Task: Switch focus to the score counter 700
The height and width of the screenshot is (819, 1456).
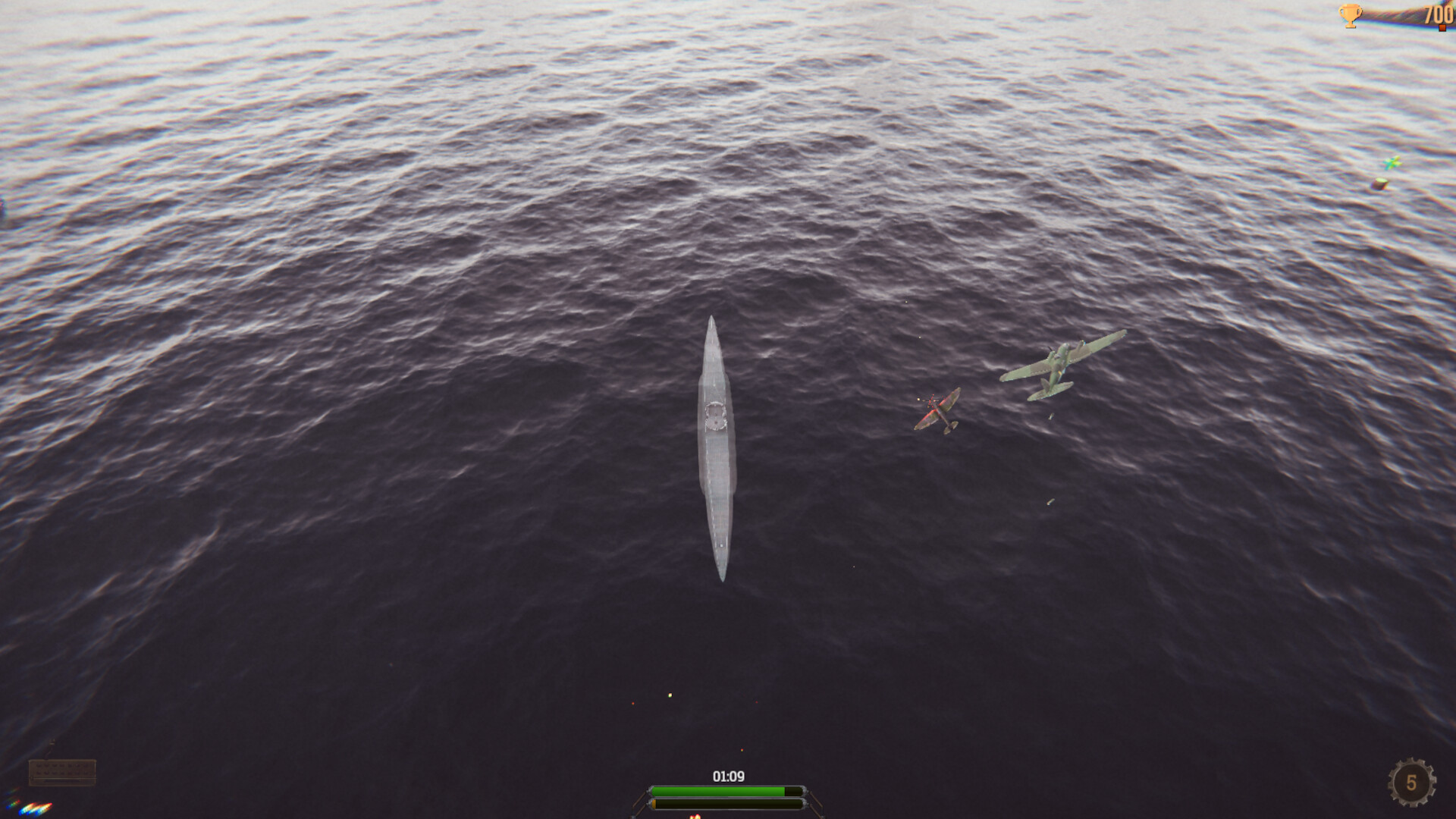Action: (x=1436, y=14)
